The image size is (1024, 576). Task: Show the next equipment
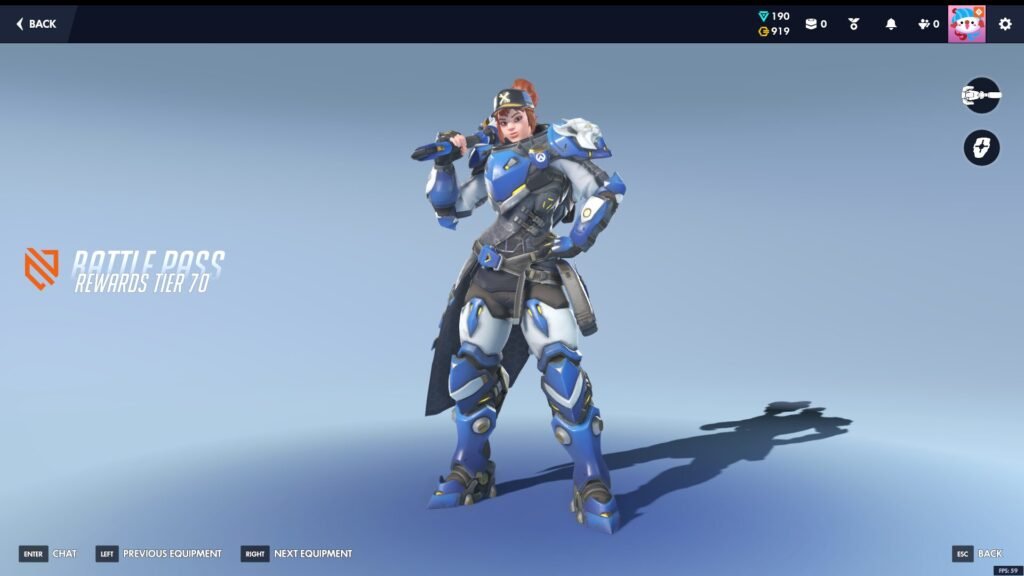297,554
